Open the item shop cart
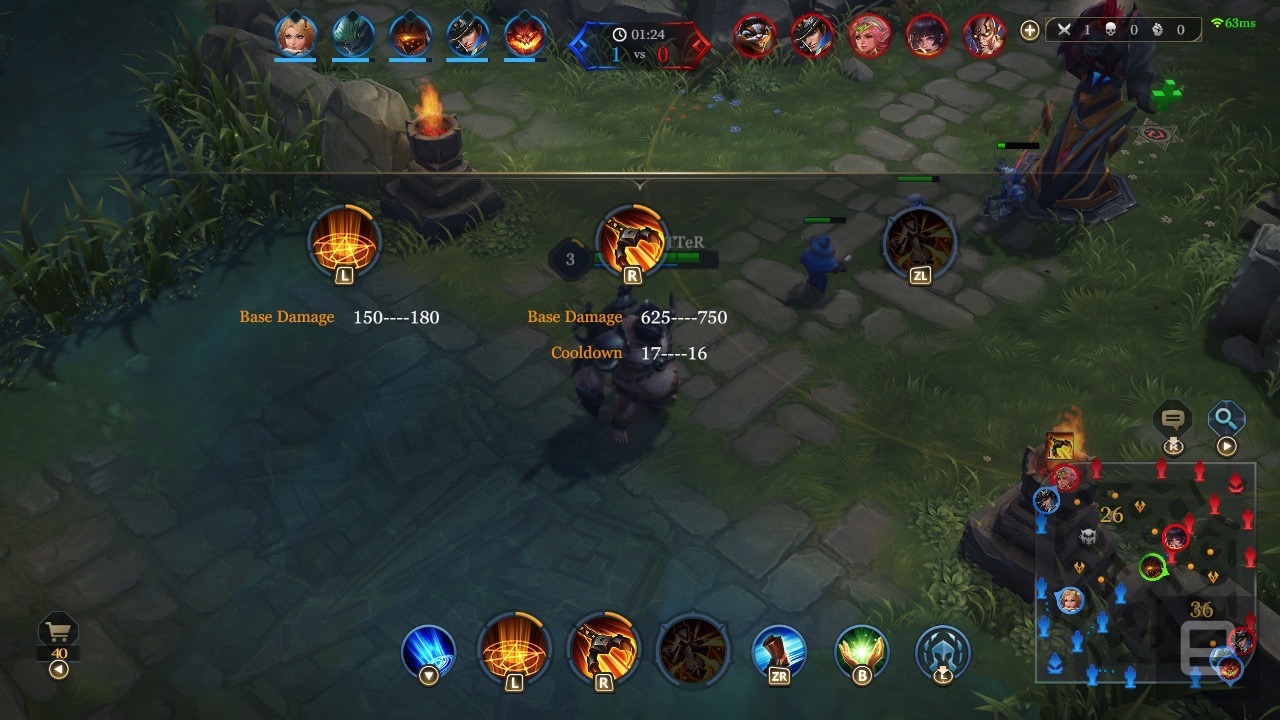The height and width of the screenshot is (720, 1280). (58, 633)
